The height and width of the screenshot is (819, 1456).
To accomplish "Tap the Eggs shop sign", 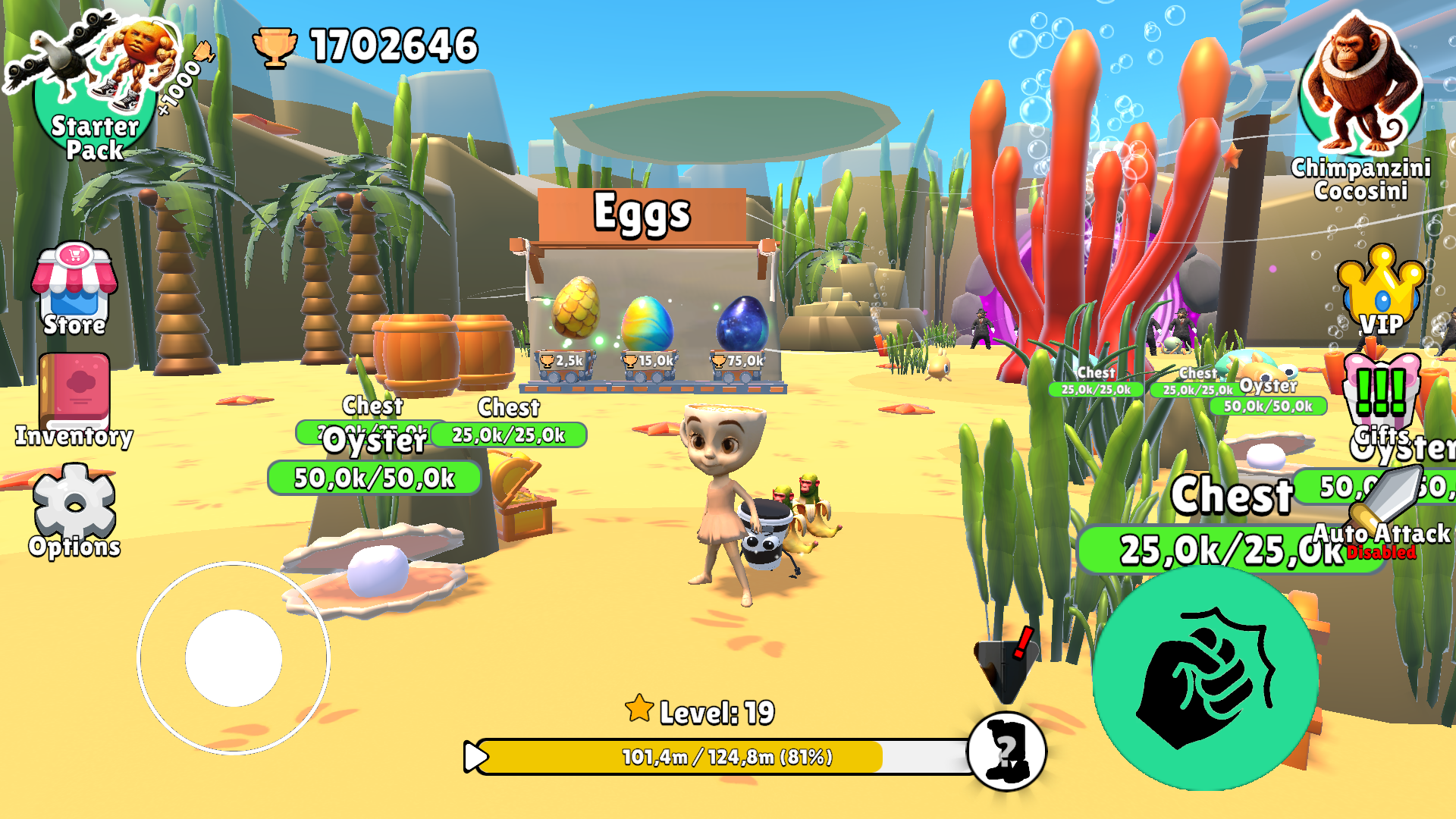I will tap(642, 215).
